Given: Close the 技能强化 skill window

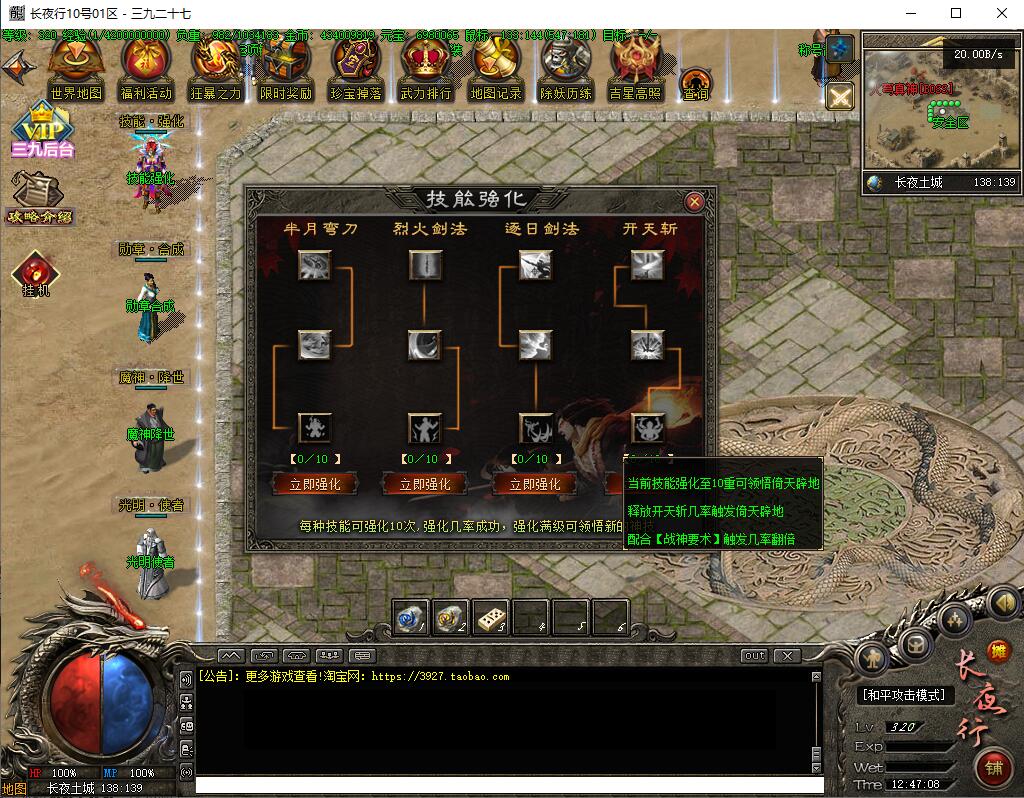Looking at the screenshot, I should (x=694, y=201).
